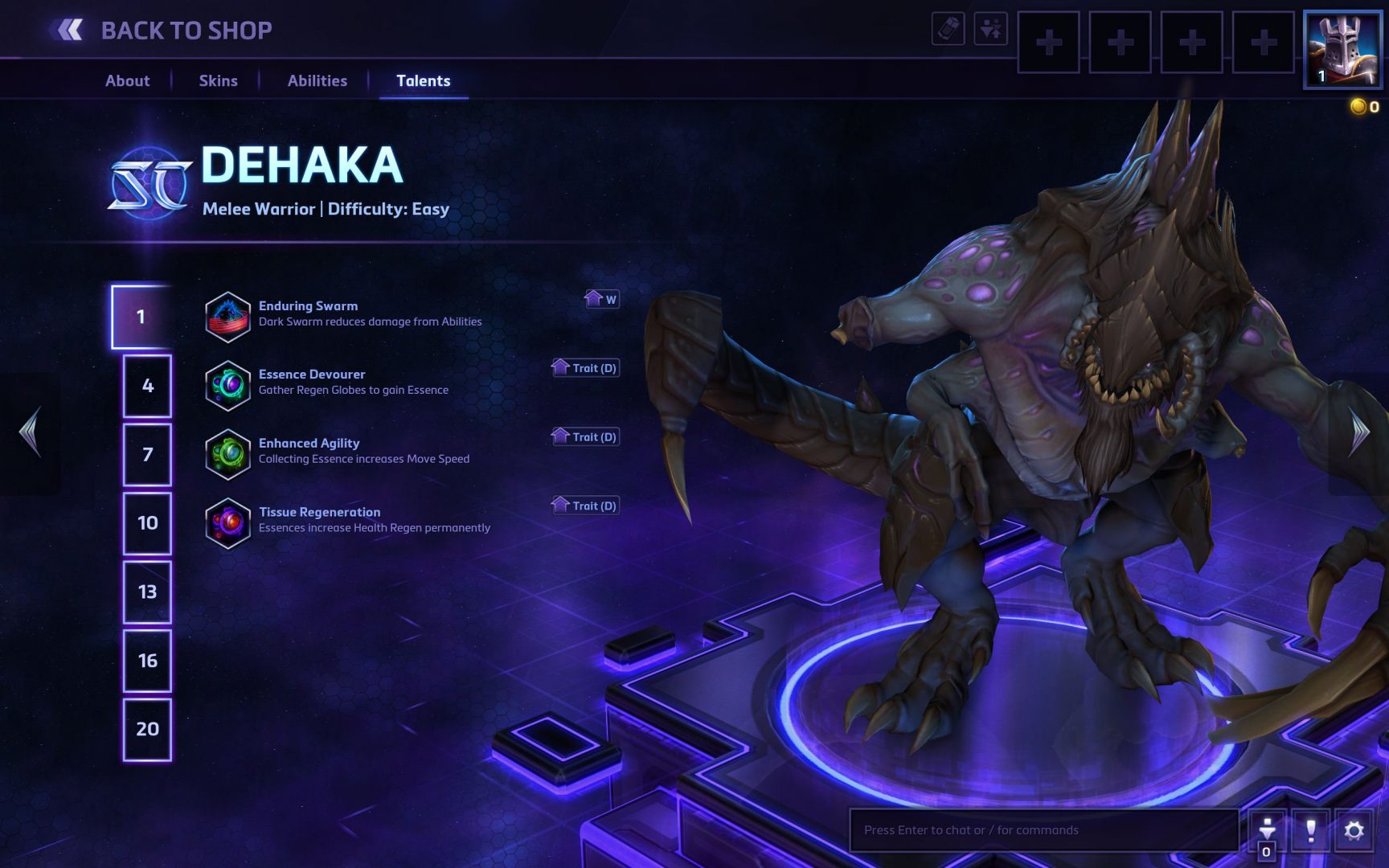Select talent tier level 16
The width and height of the screenshot is (1389, 868).
[x=147, y=661]
